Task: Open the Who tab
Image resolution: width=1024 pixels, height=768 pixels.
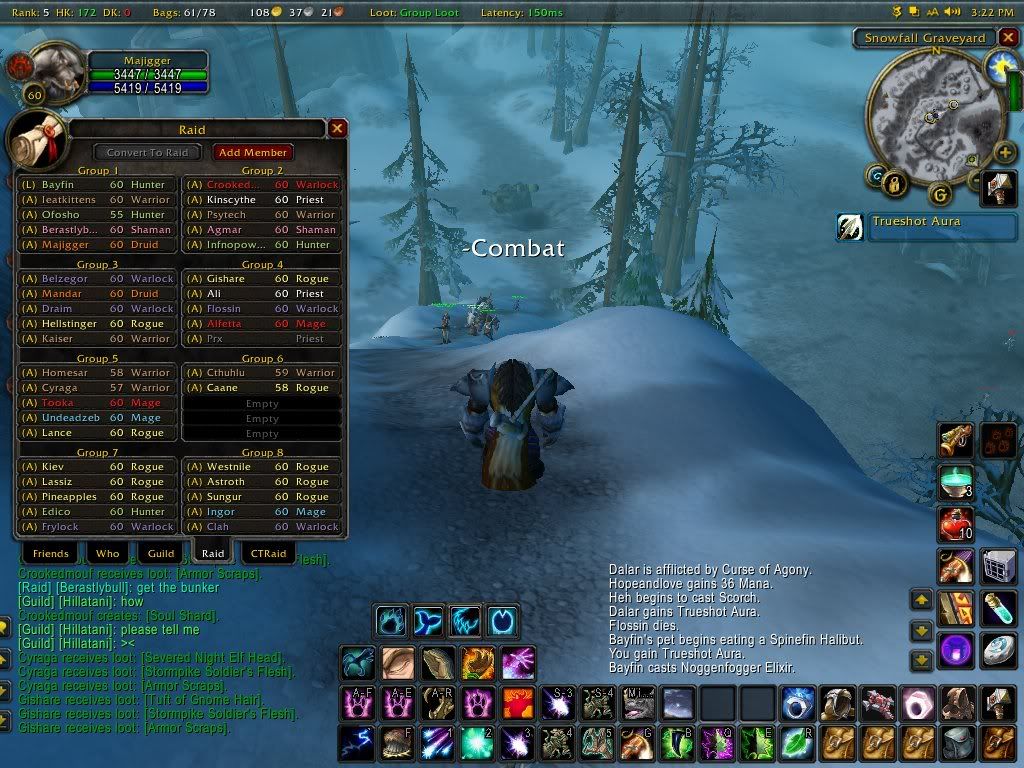Action: tap(107, 553)
